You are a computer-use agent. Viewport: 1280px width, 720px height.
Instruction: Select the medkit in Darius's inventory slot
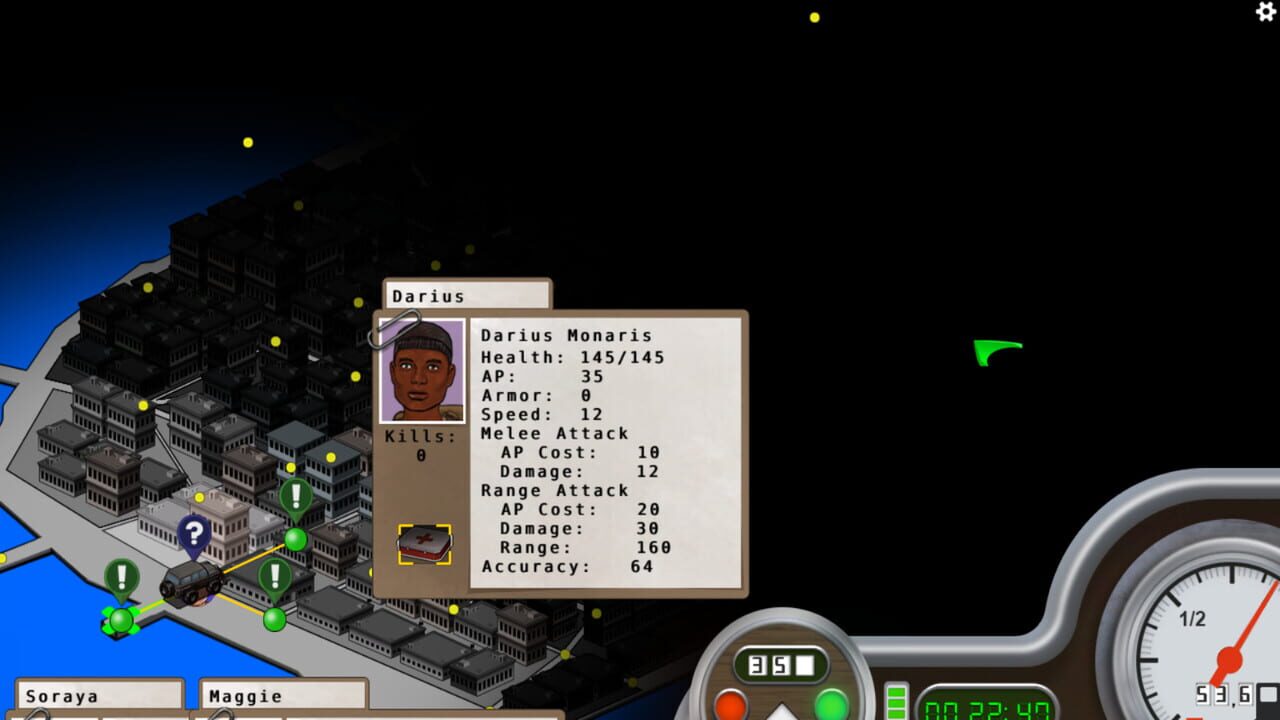[423, 541]
